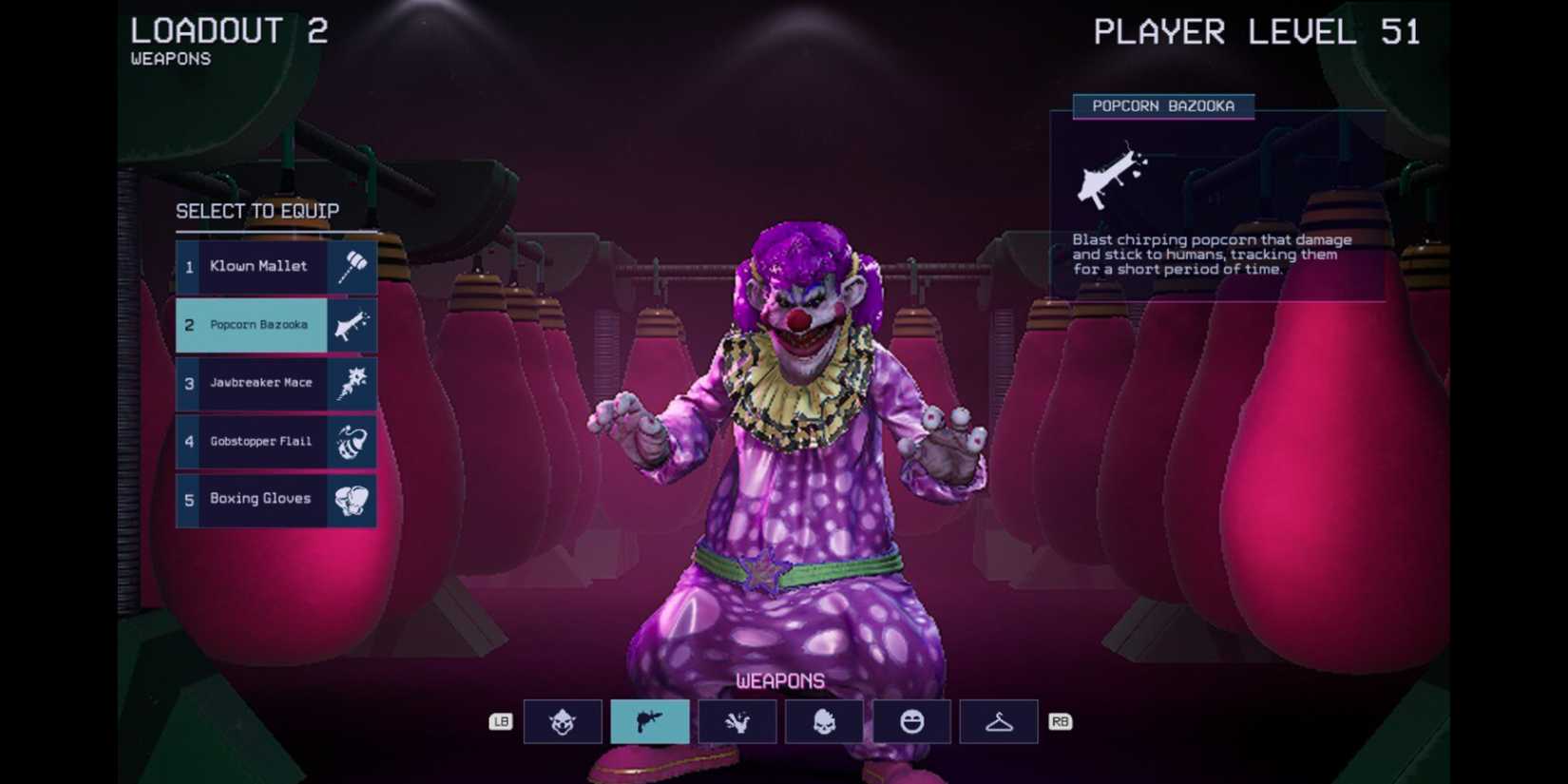
Task: Switch to the highlighted ray gun weapons tab
Action: [x=649, y=721]
